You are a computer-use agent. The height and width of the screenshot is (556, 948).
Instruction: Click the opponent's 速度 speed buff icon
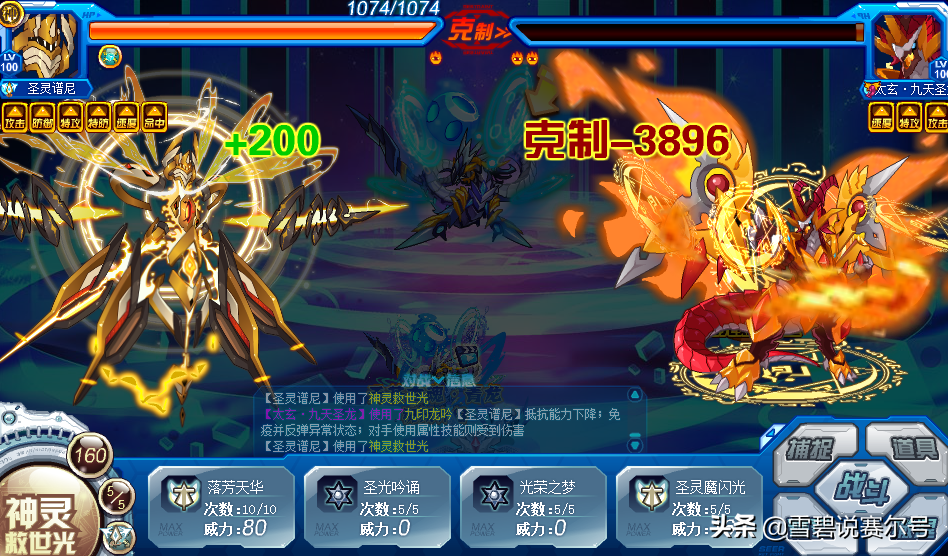[881, 117]
